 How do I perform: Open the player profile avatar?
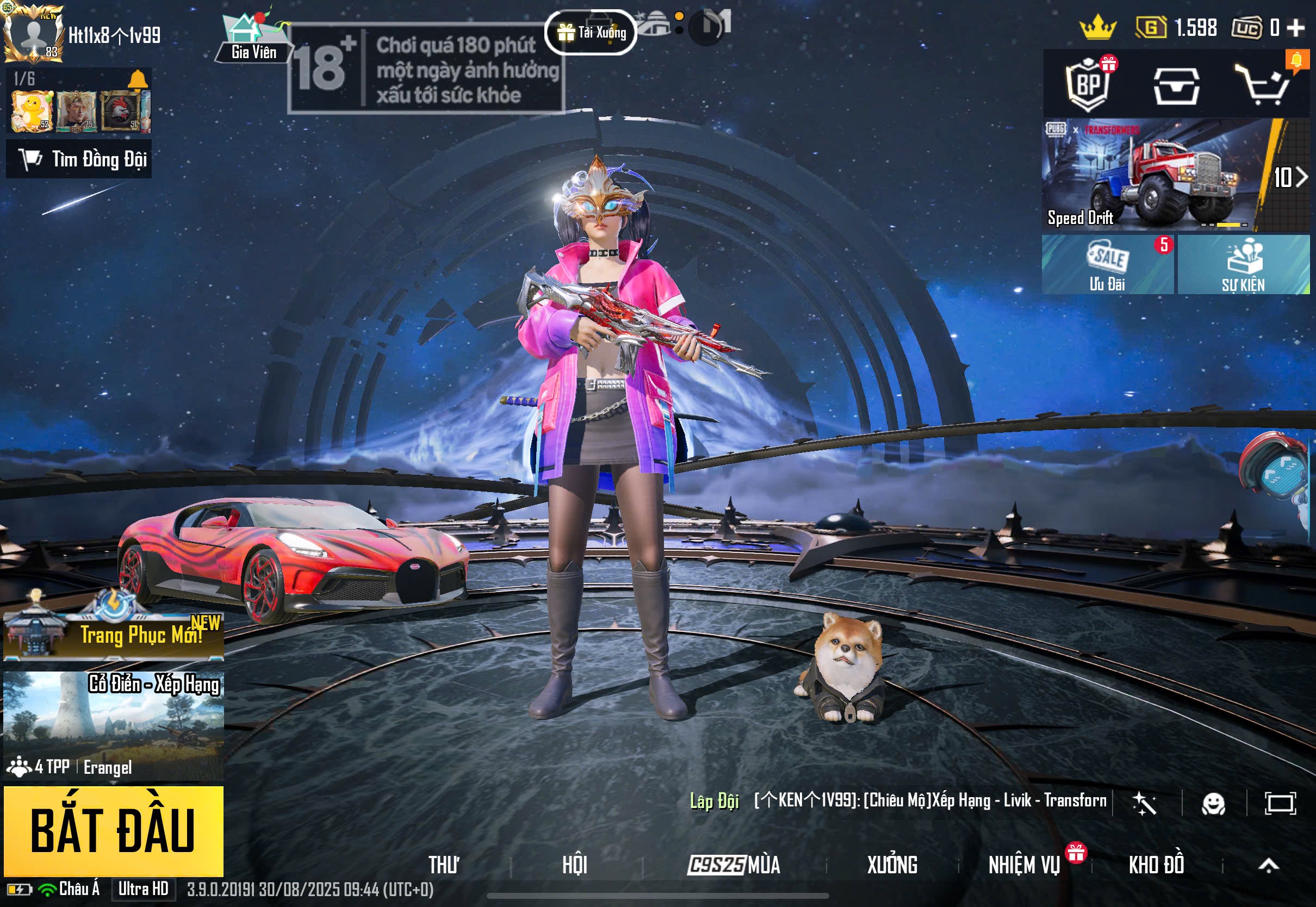[34, 34]
